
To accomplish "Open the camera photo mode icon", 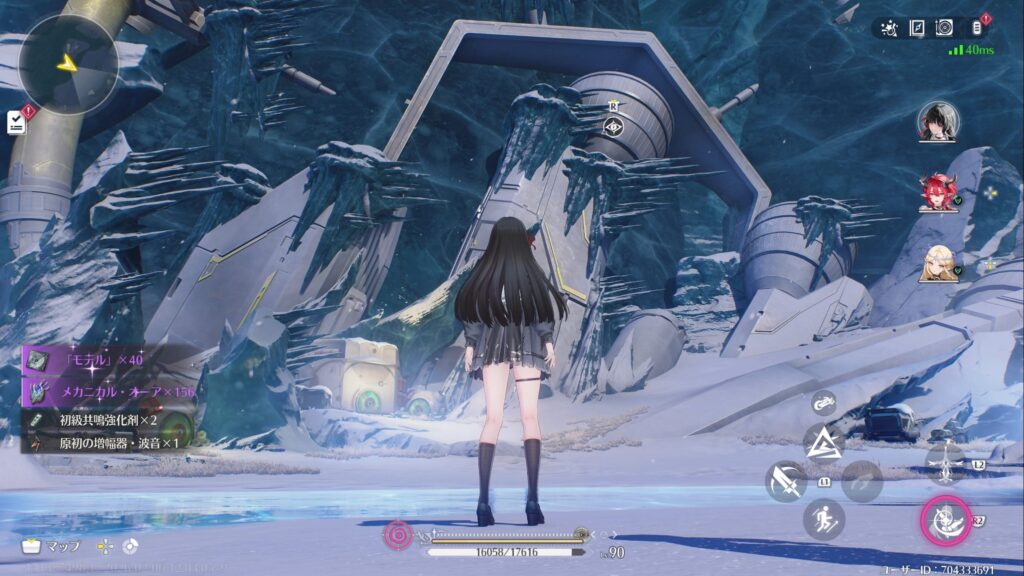I will tap(944, 28).
